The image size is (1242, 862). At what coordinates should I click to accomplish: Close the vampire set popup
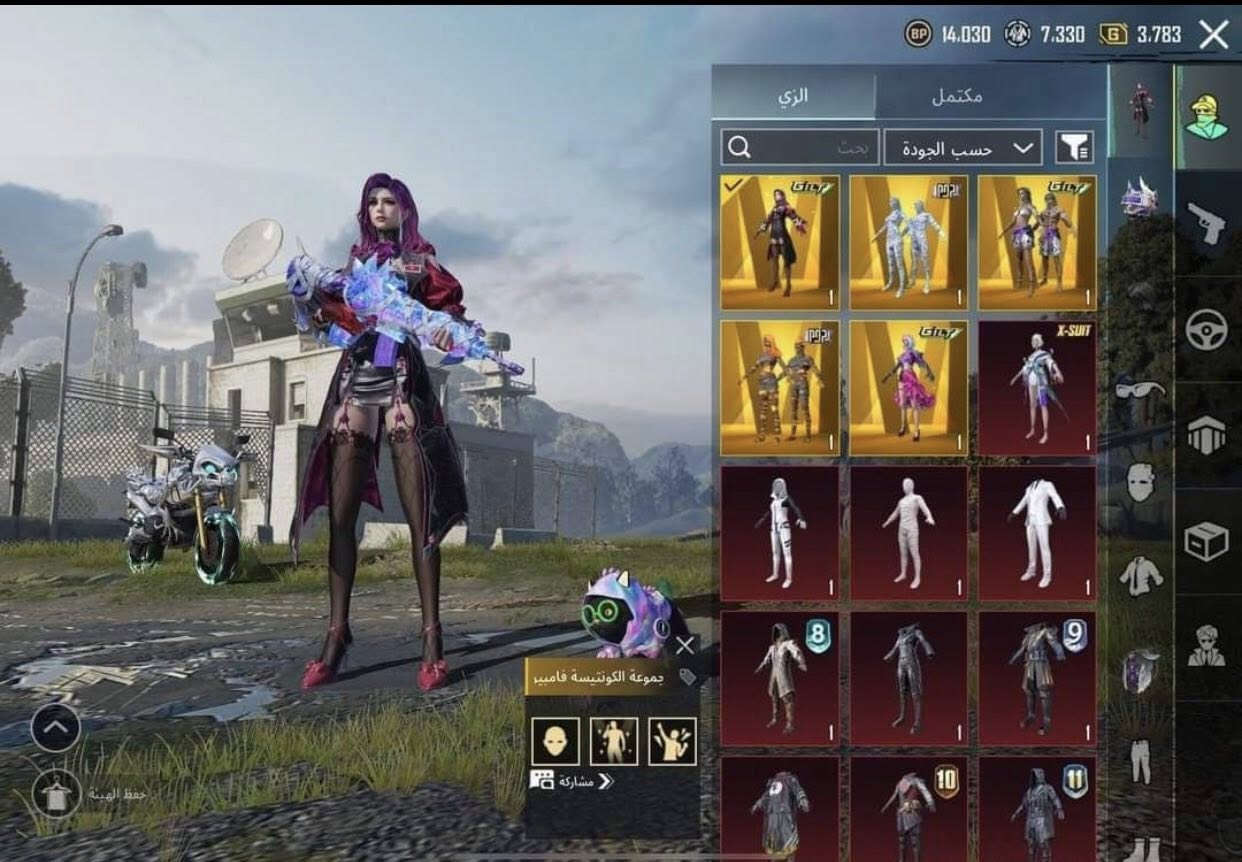[x=685, y=645]
